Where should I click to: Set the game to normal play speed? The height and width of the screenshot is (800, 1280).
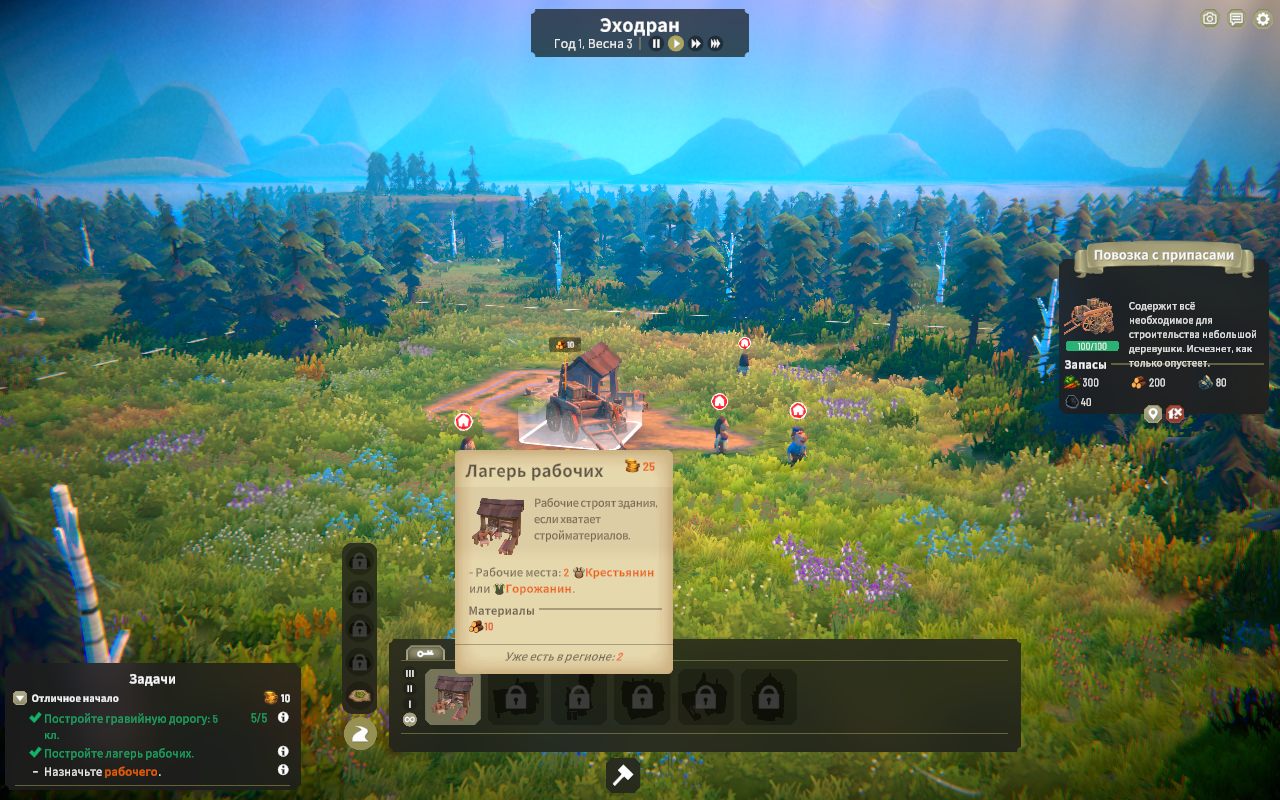click(676, 44)
